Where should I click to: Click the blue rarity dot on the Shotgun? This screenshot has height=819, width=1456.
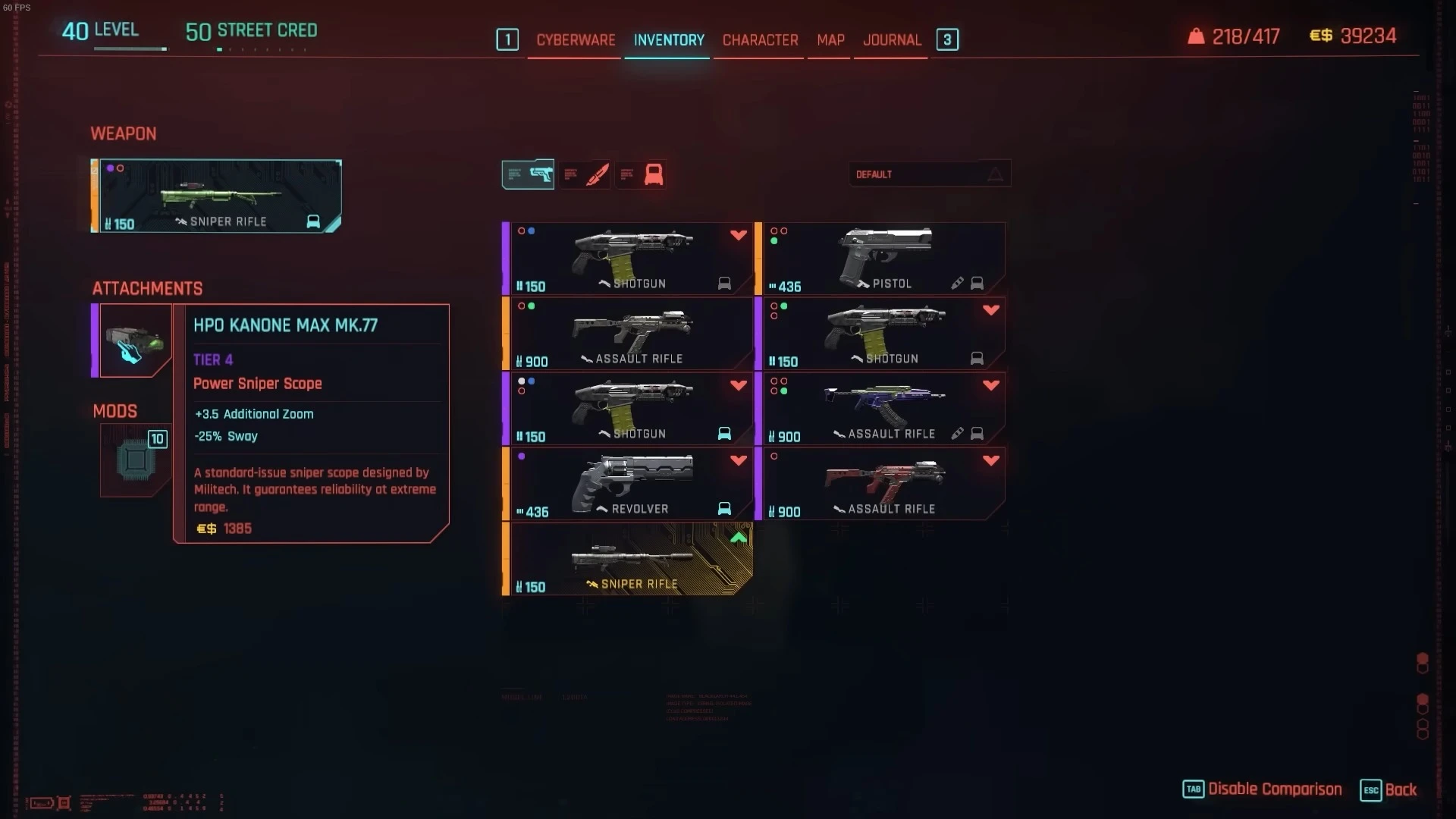(531, 230)
